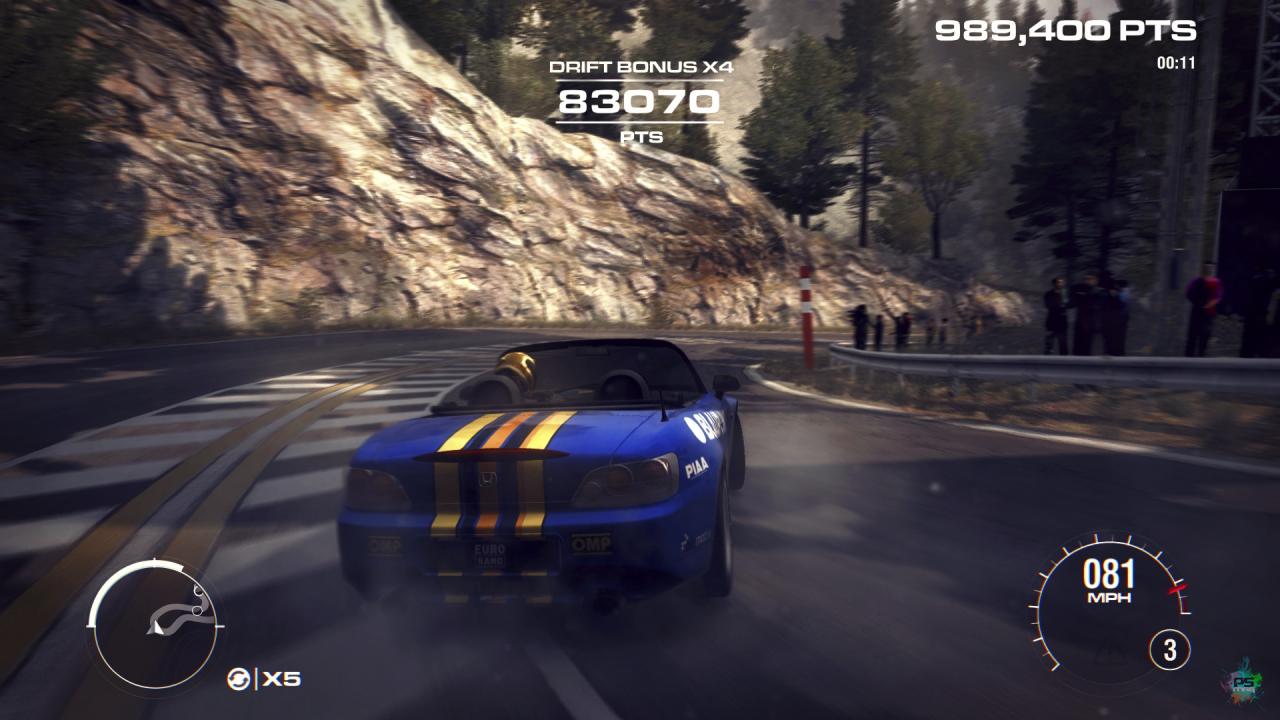Image resolution: width=1280 pixels, height=720 pixels.
Task: Click the gear indicator showing 3
Action: click(x=1170, y=647)
